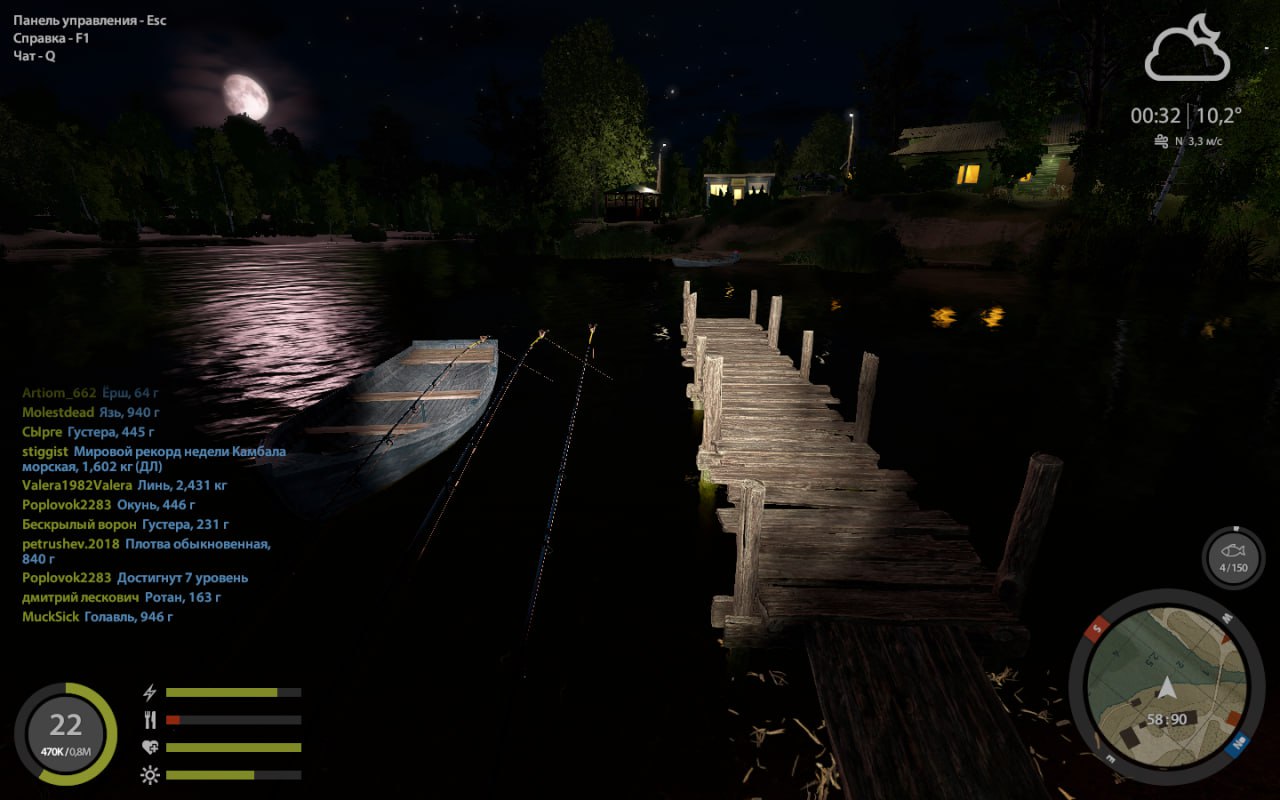Click the level 22 experience circle
This screenshot has width=1280, height=800.
(65, 733)
